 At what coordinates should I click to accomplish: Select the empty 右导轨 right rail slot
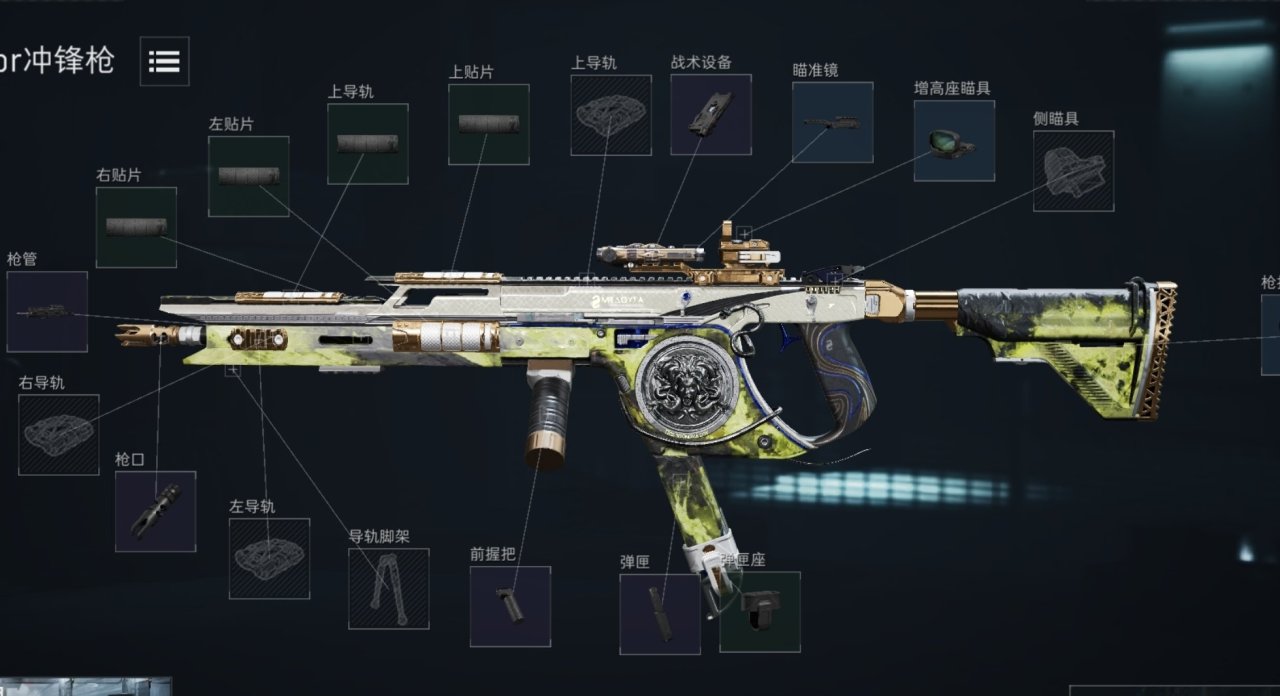tap(59, 434)
